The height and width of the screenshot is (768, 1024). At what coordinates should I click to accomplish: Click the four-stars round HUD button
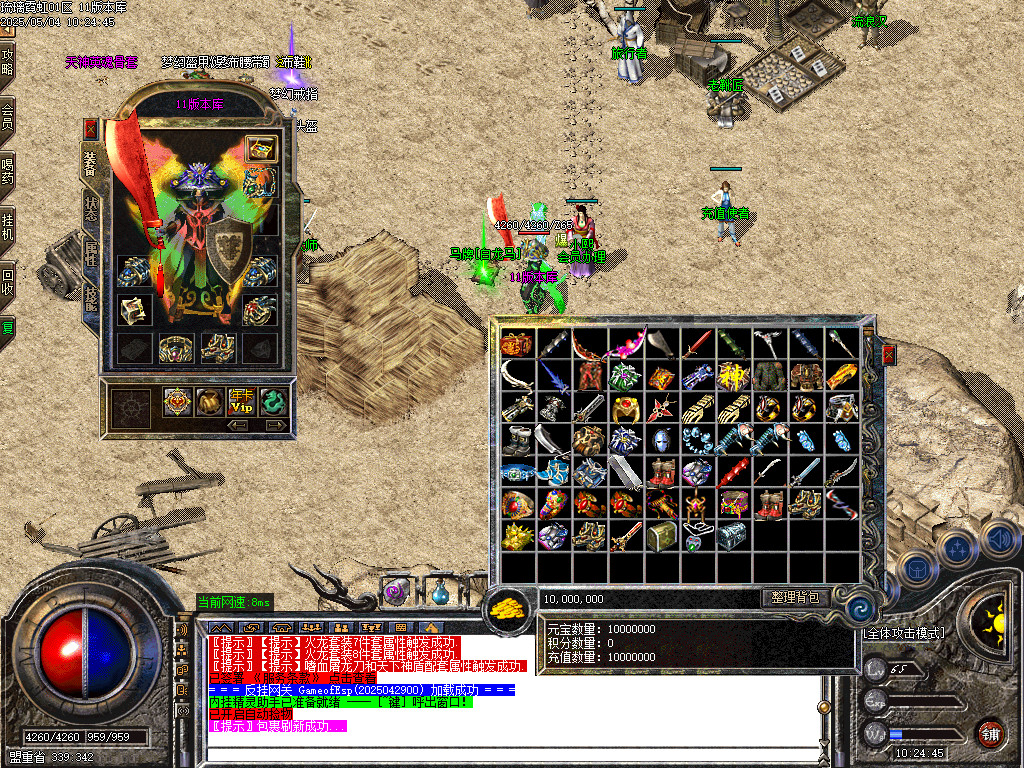pyautogui.click(x=957, y=549)
